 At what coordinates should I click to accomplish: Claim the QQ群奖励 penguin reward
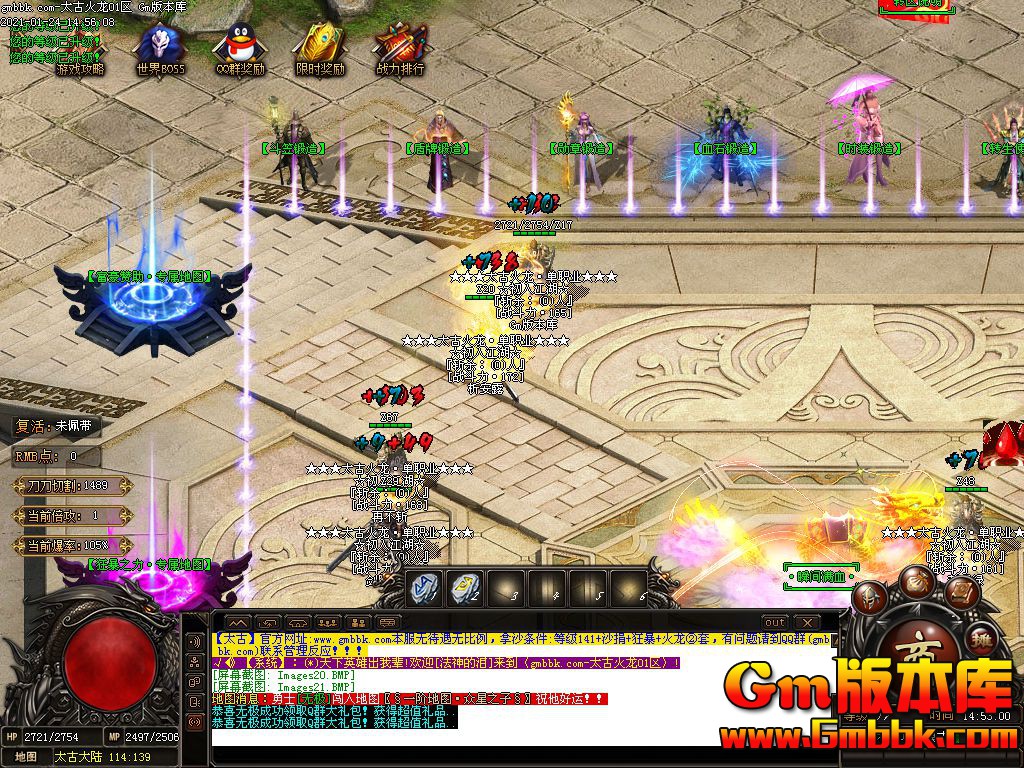pyautogui.click(x=240, y=50)
